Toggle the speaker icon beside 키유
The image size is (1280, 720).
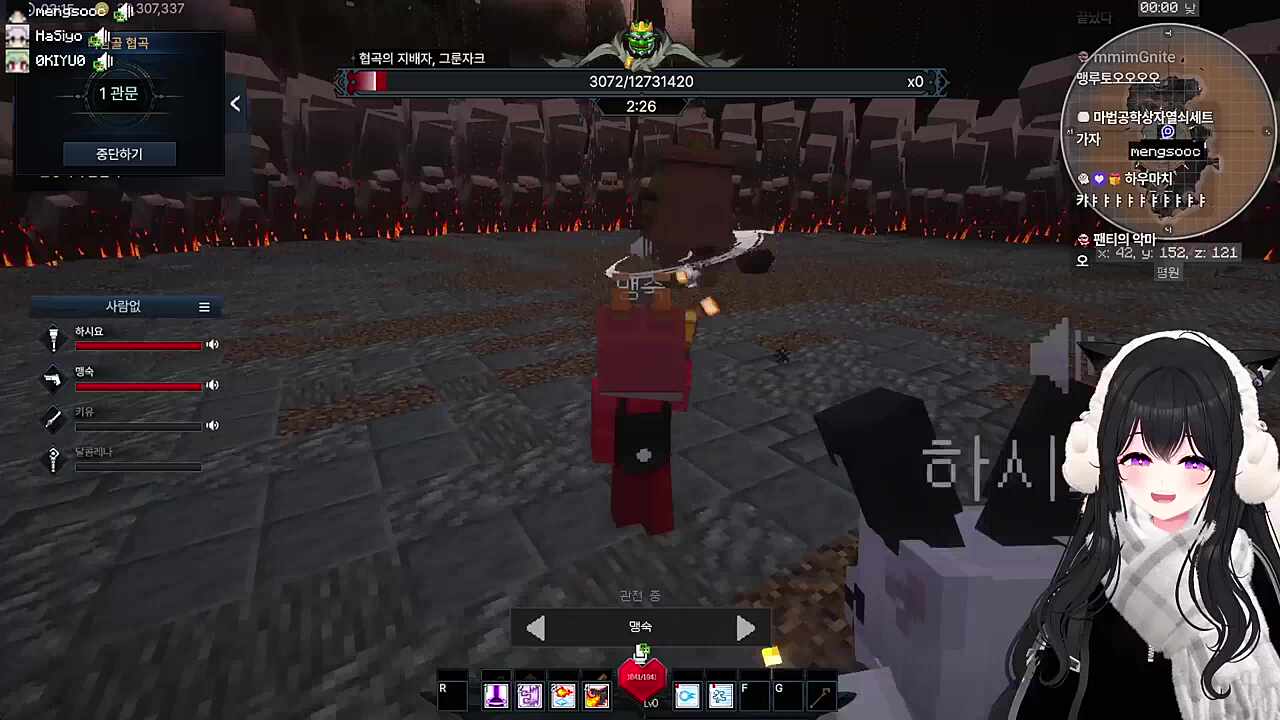(212, 425)
